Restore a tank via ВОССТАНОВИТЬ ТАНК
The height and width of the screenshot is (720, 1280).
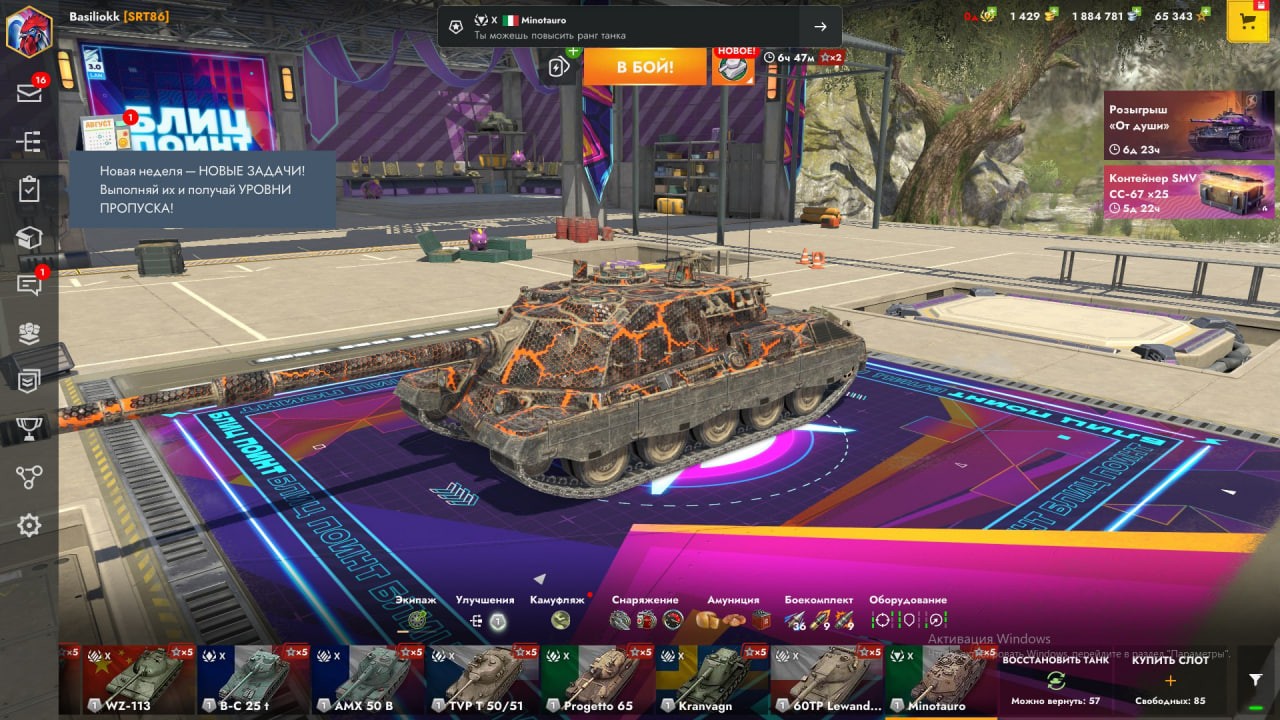[1055, 679]
